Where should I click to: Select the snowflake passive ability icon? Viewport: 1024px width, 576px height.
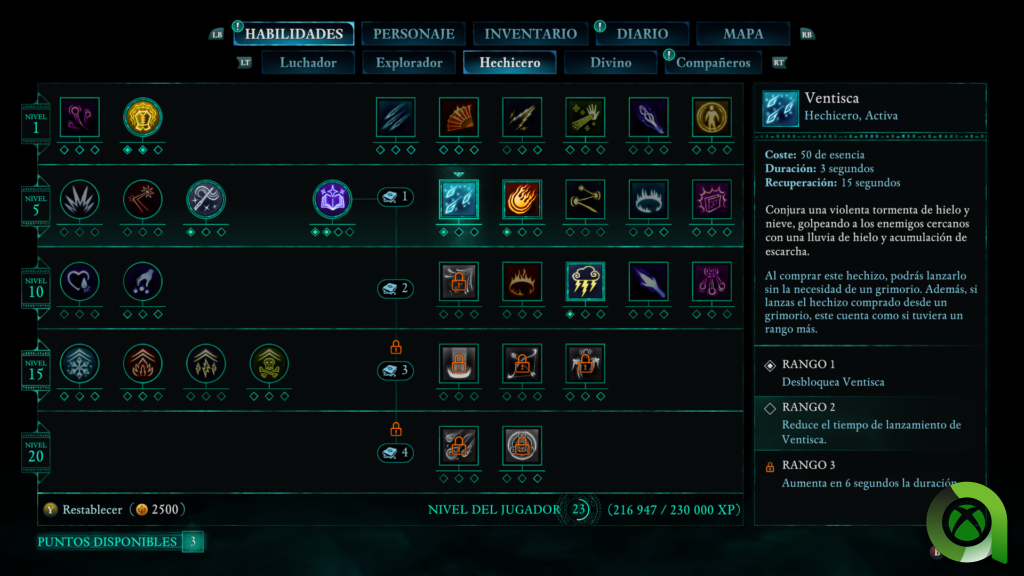[x=80, y=364]
